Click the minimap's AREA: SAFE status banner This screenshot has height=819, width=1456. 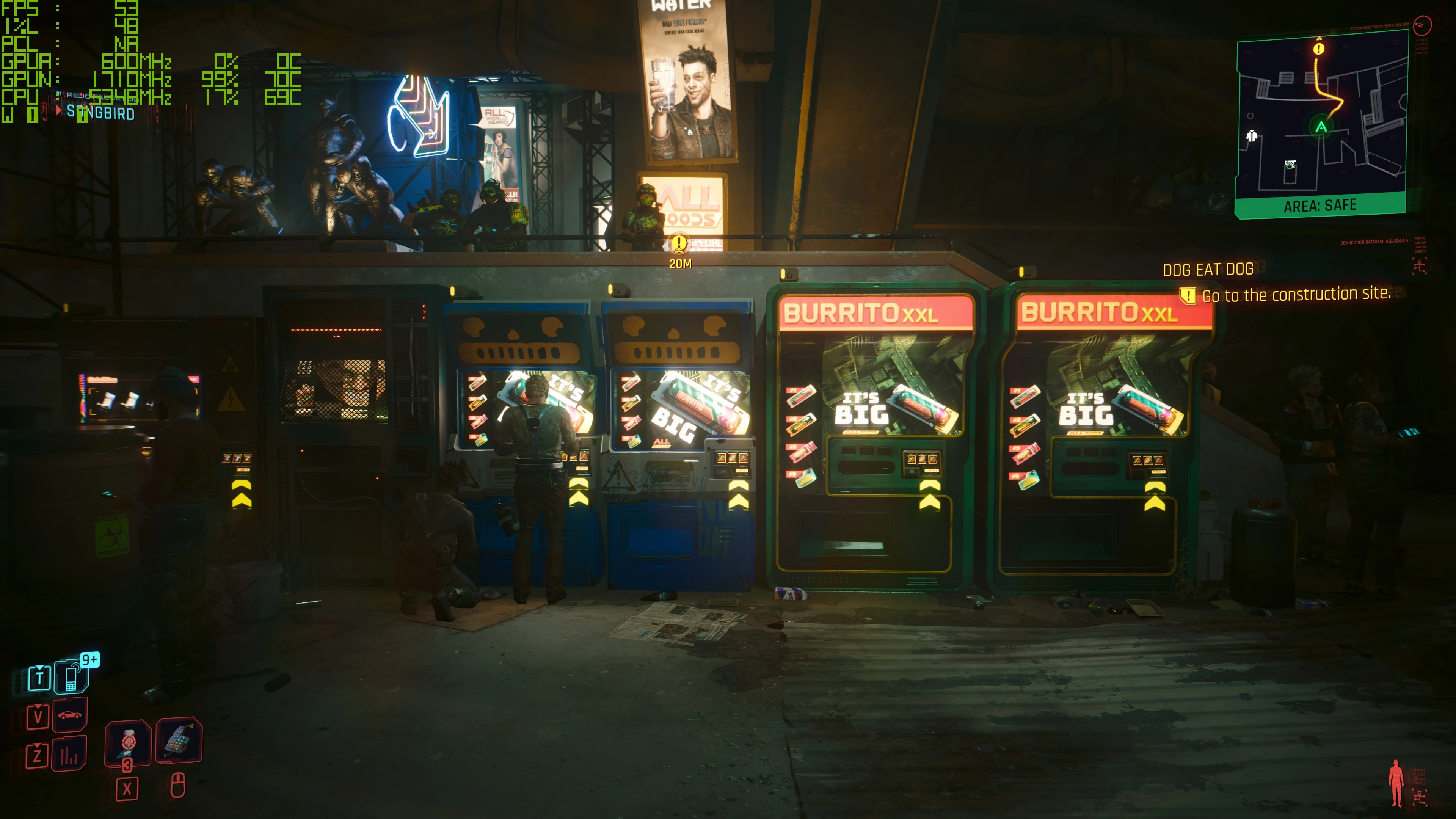[1320, 205]
